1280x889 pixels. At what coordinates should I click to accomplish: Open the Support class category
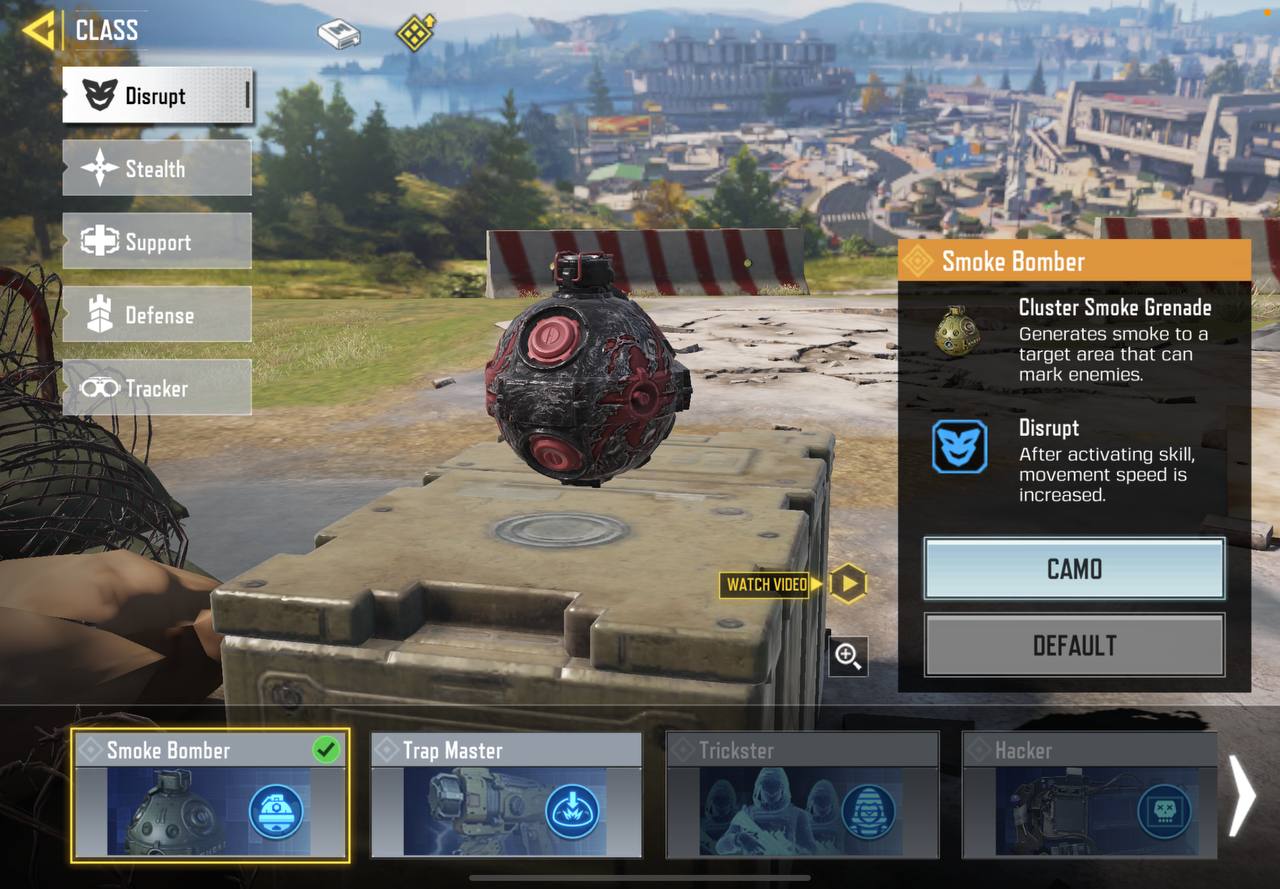click(157, 241)
